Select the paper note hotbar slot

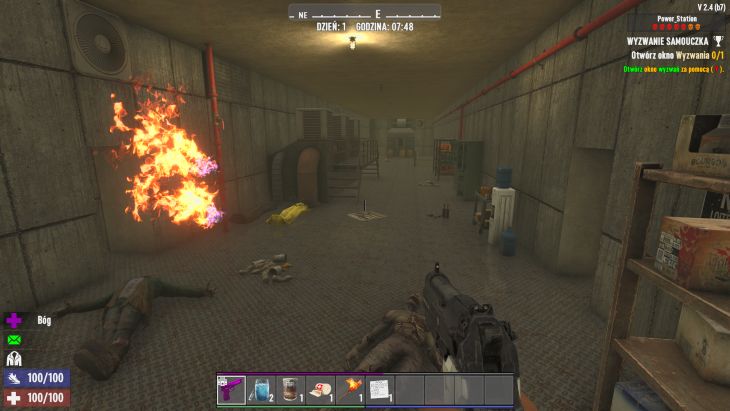click(x=379, y=390)
